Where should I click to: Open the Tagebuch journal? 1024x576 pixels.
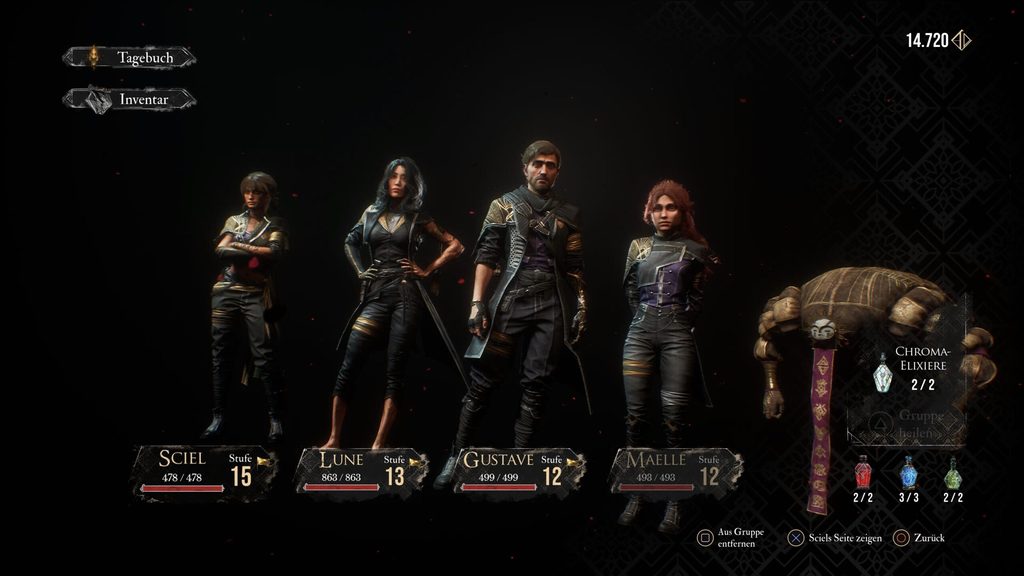pyautogui.click(x=130, y=58)
